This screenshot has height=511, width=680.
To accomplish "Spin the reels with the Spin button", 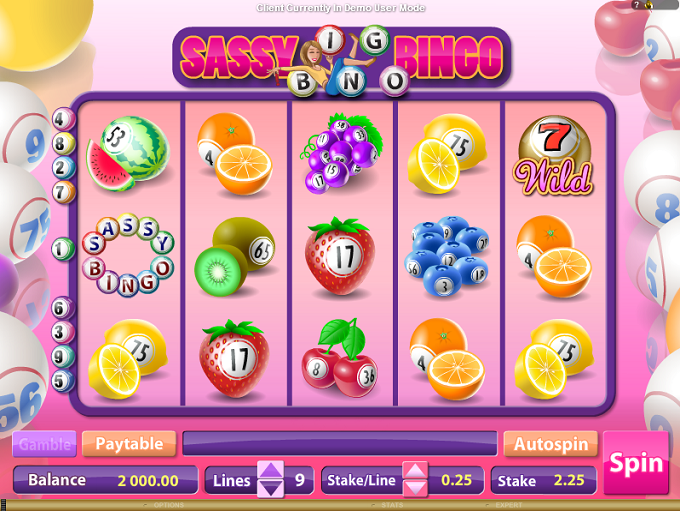I will coord(636,463).
